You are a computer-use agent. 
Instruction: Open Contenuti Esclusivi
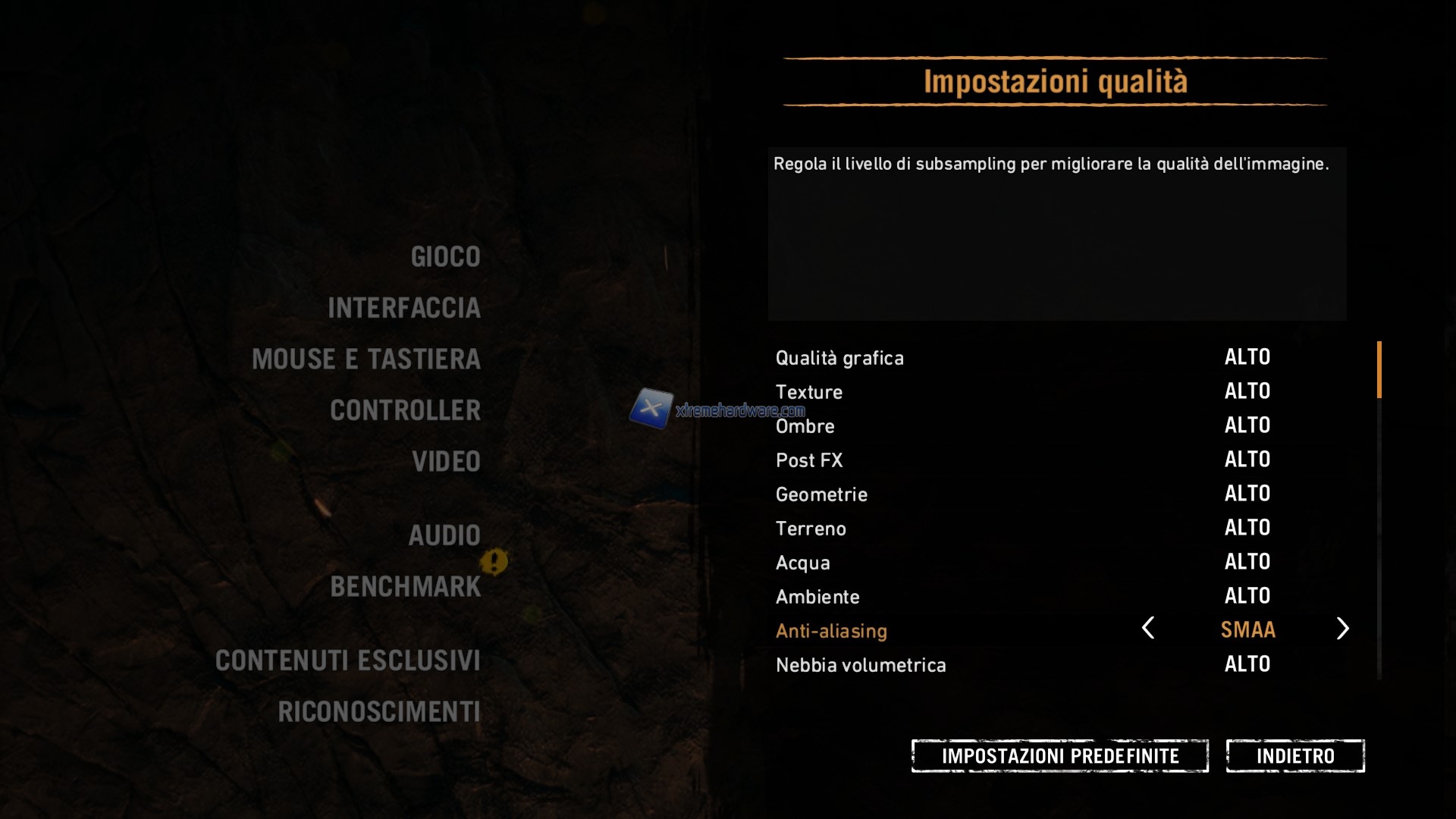pyautogui.click(x=347, y=661)
